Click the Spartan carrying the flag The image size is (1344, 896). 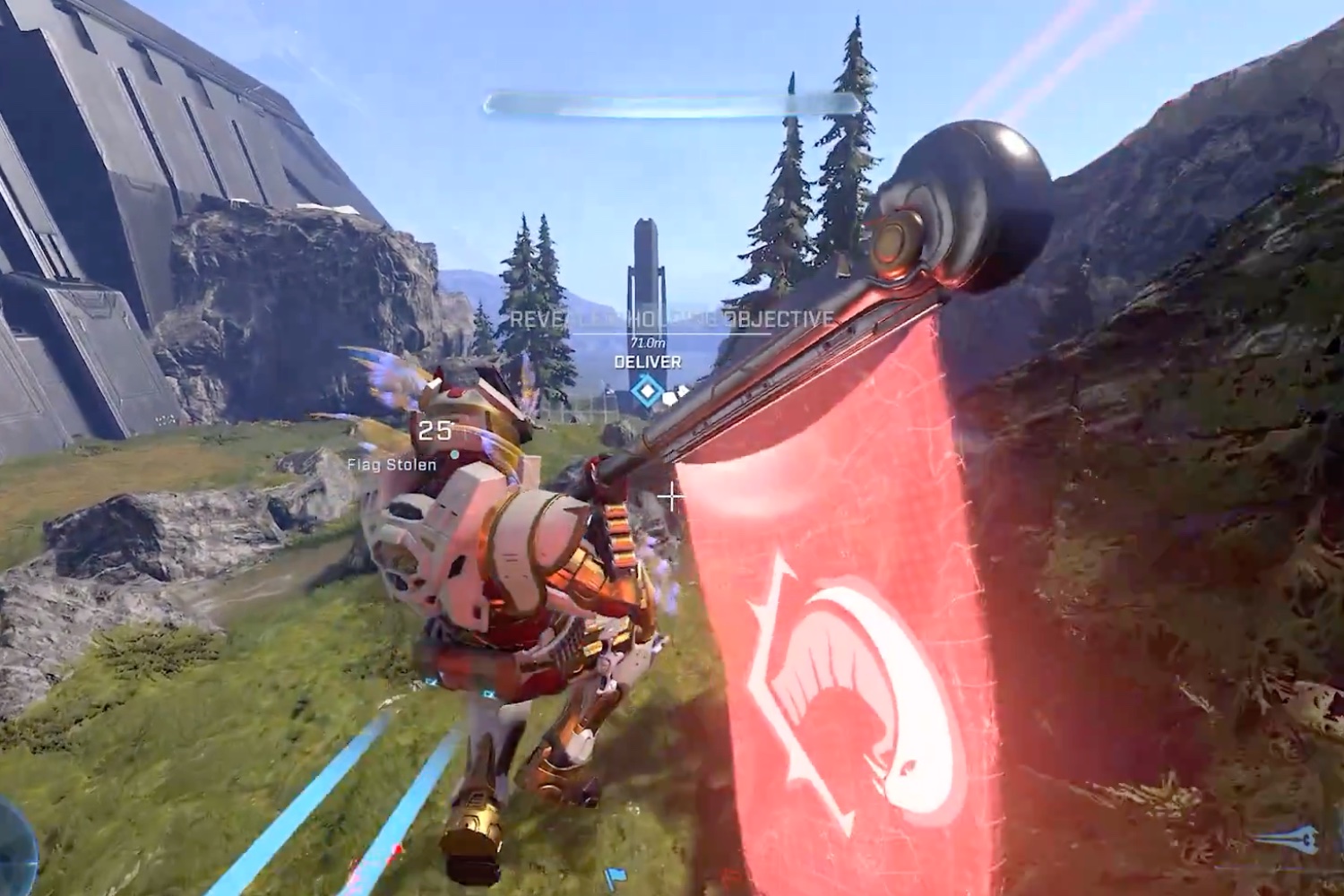[x=511, y=582]
